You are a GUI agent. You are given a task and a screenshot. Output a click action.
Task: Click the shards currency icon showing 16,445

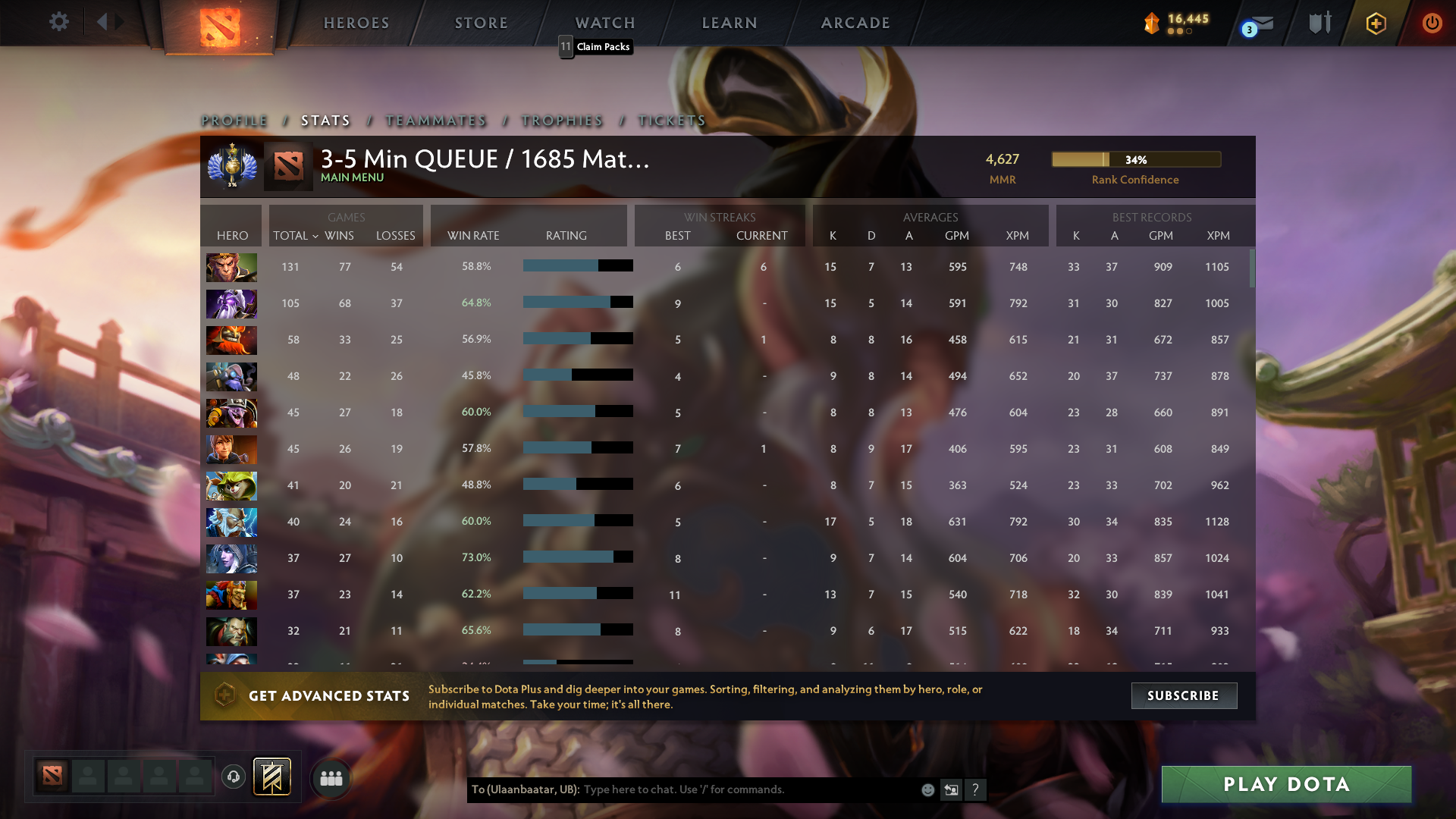[1151, 23]
